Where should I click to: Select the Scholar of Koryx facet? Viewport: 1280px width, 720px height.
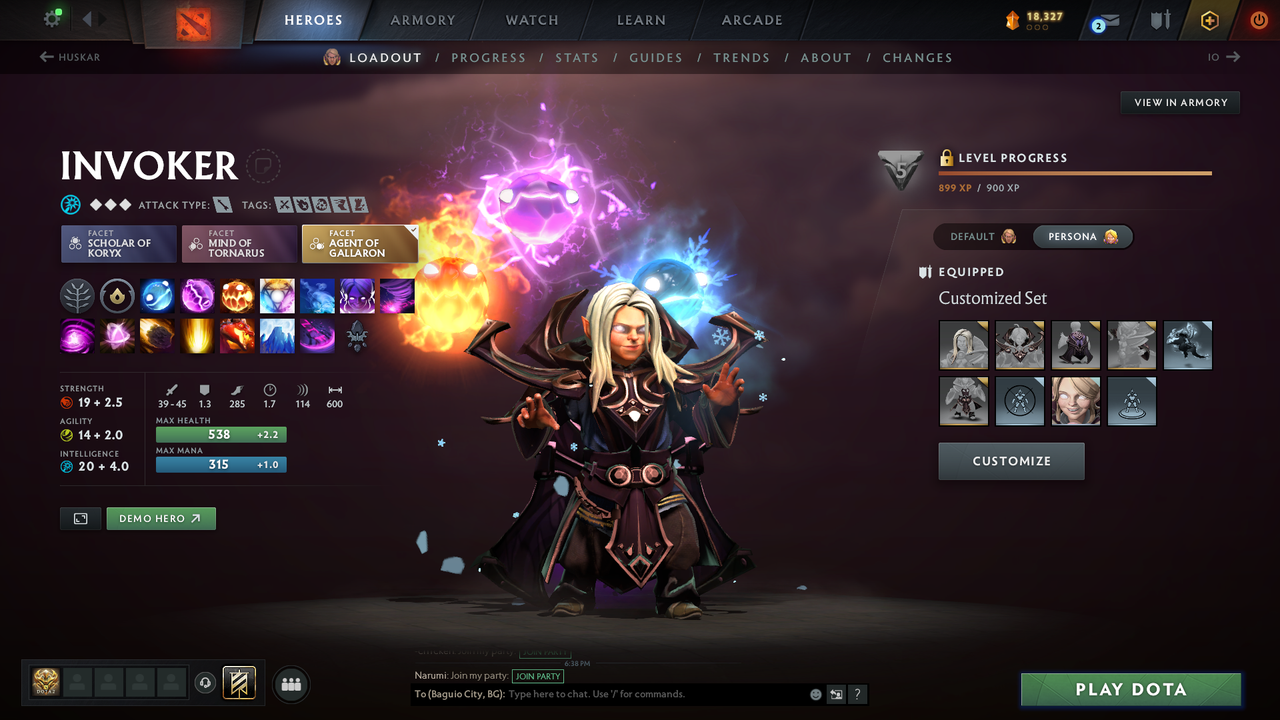tap(118, 243)
